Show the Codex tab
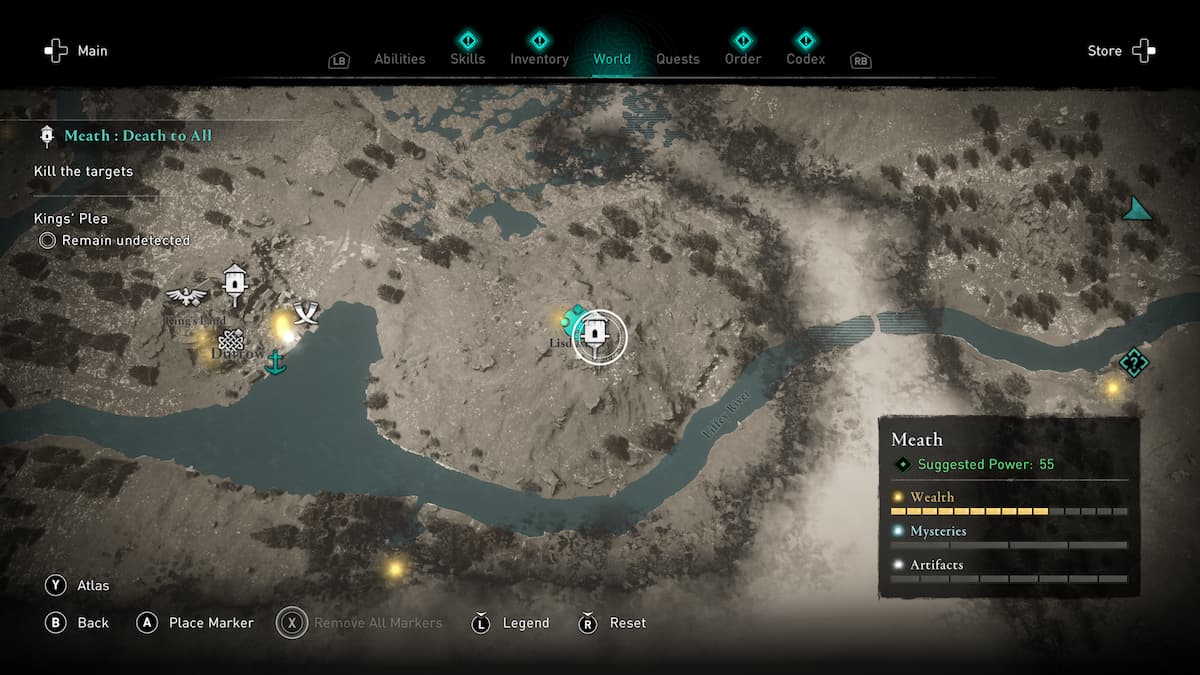 click(805, 59)
